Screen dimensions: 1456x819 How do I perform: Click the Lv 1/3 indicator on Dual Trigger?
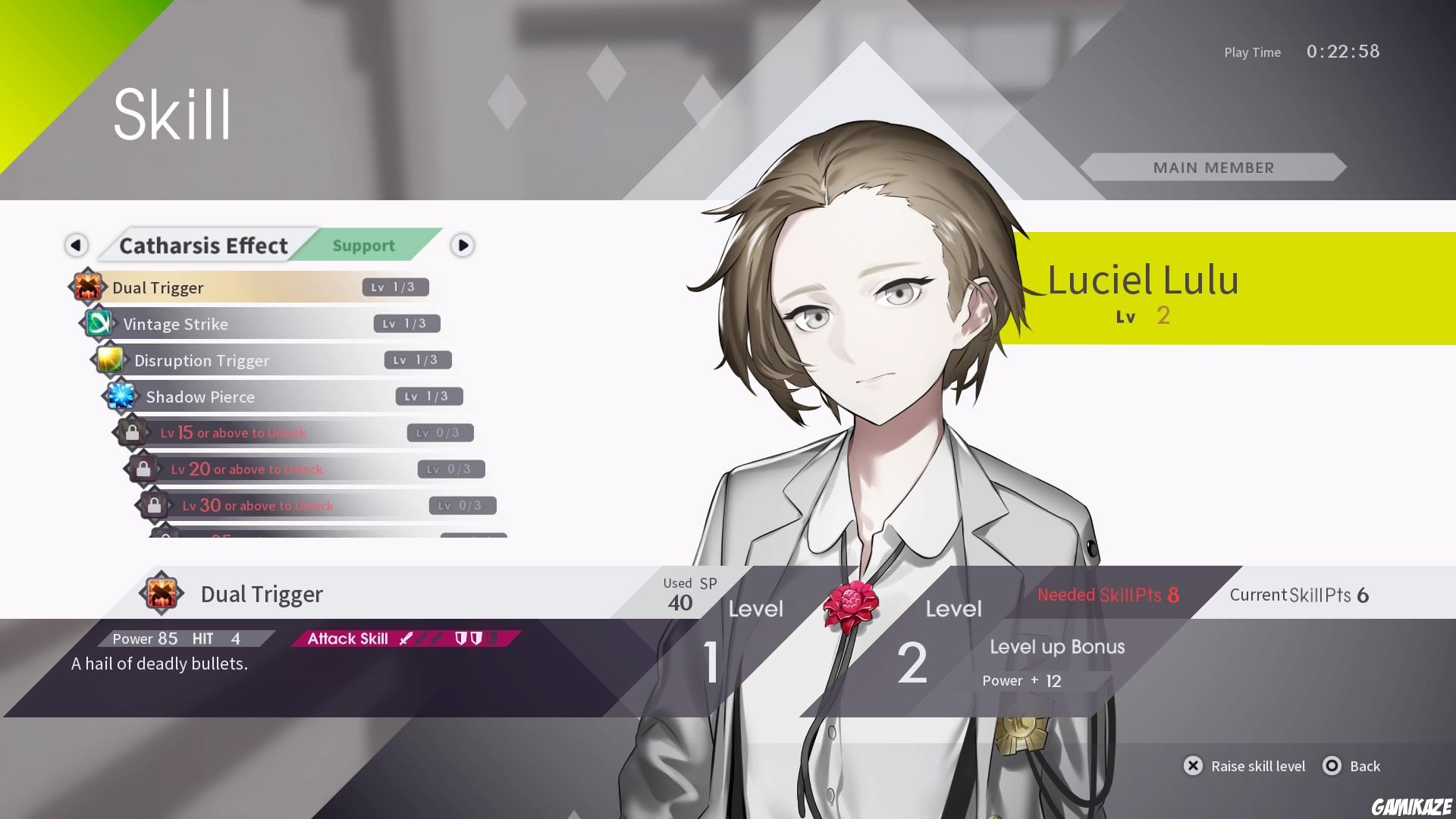click(x=395, y=287)
